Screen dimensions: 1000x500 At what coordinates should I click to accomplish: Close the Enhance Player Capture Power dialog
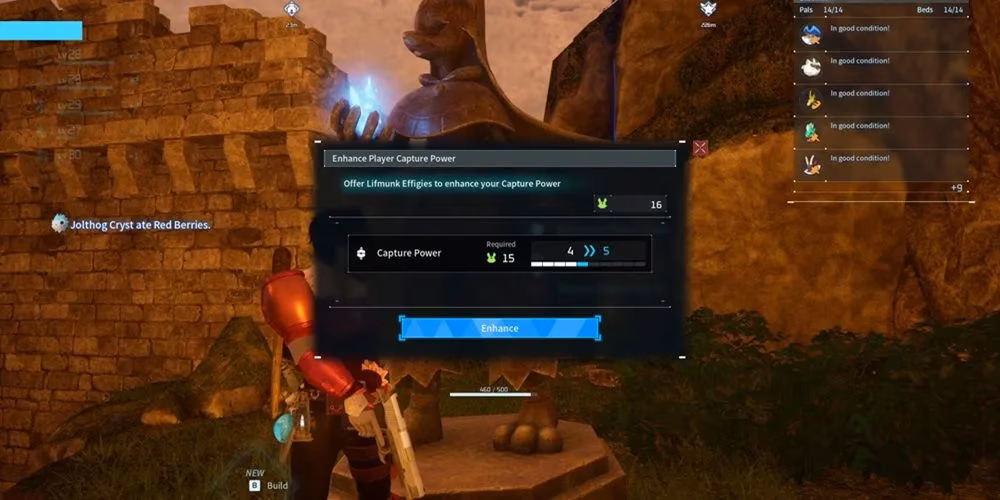coord(700,148)
